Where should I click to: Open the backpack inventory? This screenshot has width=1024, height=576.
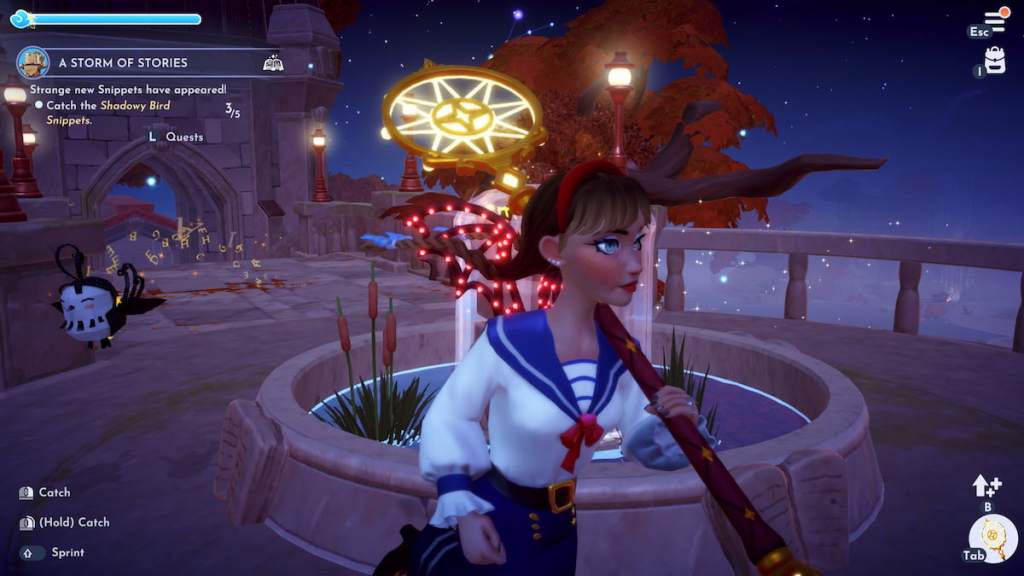tap(994, 60)
